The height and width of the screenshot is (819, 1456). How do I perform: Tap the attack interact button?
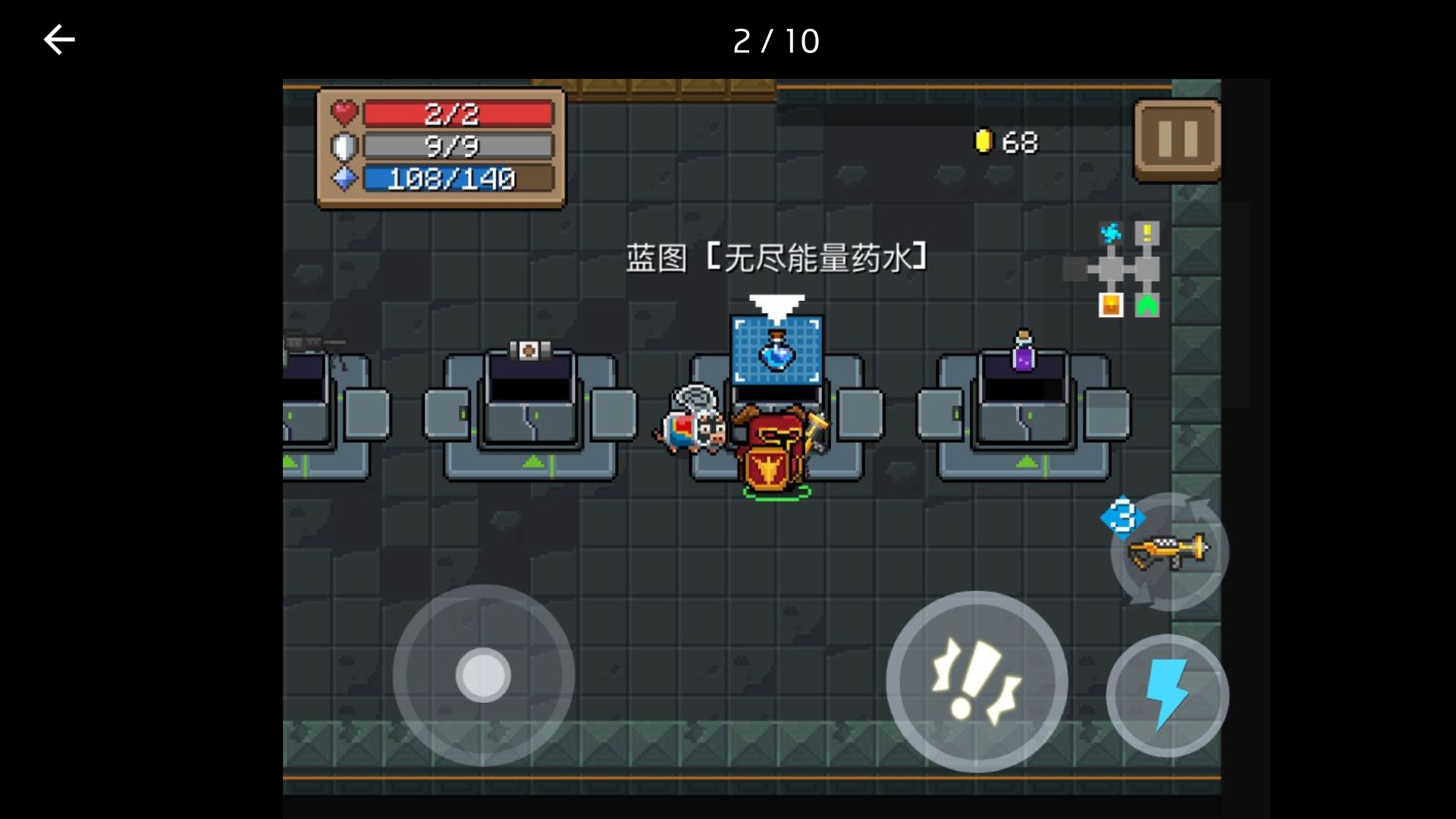(977, 681)
